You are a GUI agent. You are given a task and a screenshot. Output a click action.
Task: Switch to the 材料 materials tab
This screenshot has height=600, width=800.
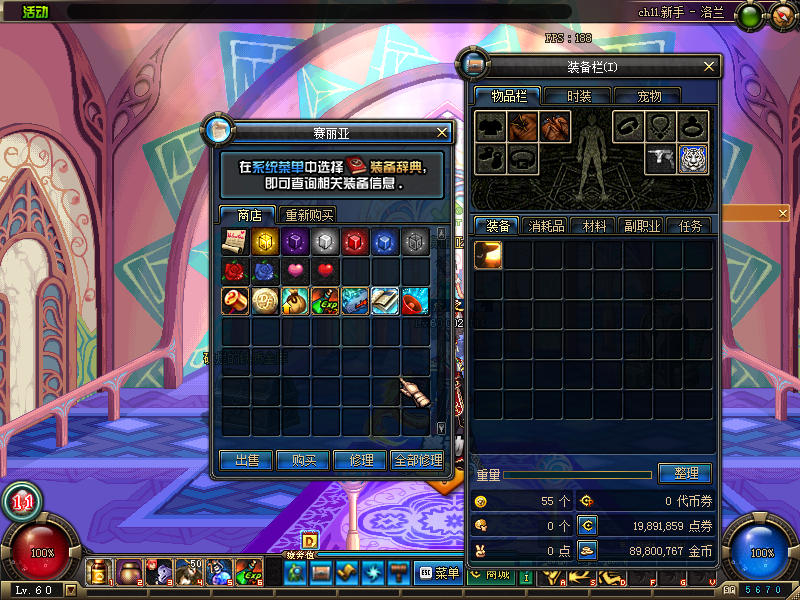coord(594,226)
